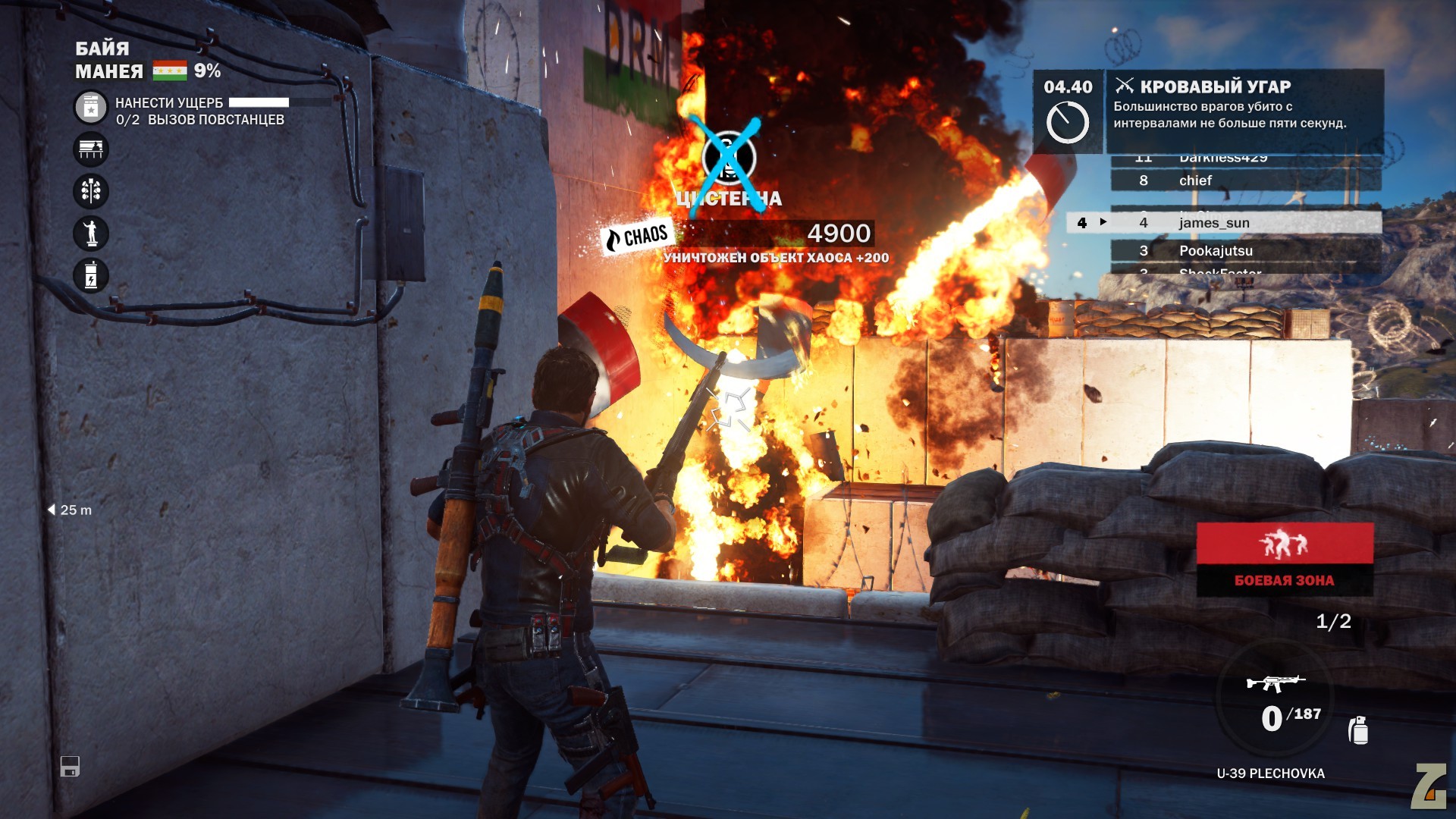Click the autosave floppy disk icon

pyautogui.click(x=70, y=767)
